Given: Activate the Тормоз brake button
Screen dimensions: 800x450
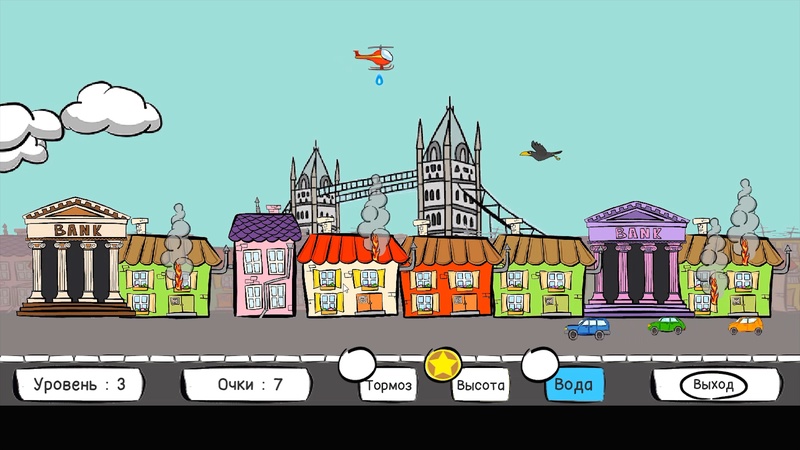Looking at the screenshot, I should pos(388,385).
